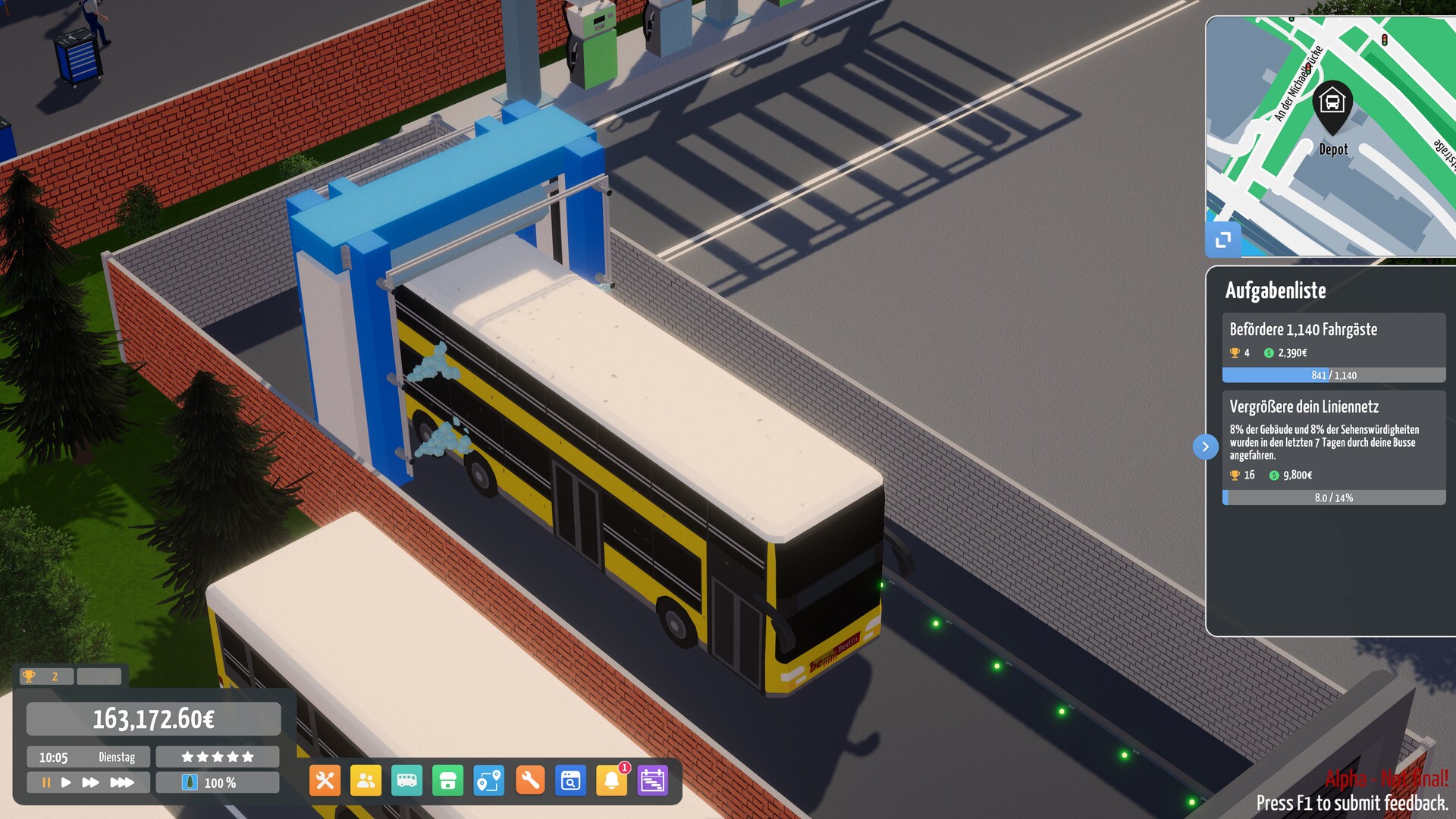Open the trophy counter display
This screenshot has width=1456, height=819.
pos(45,676)
